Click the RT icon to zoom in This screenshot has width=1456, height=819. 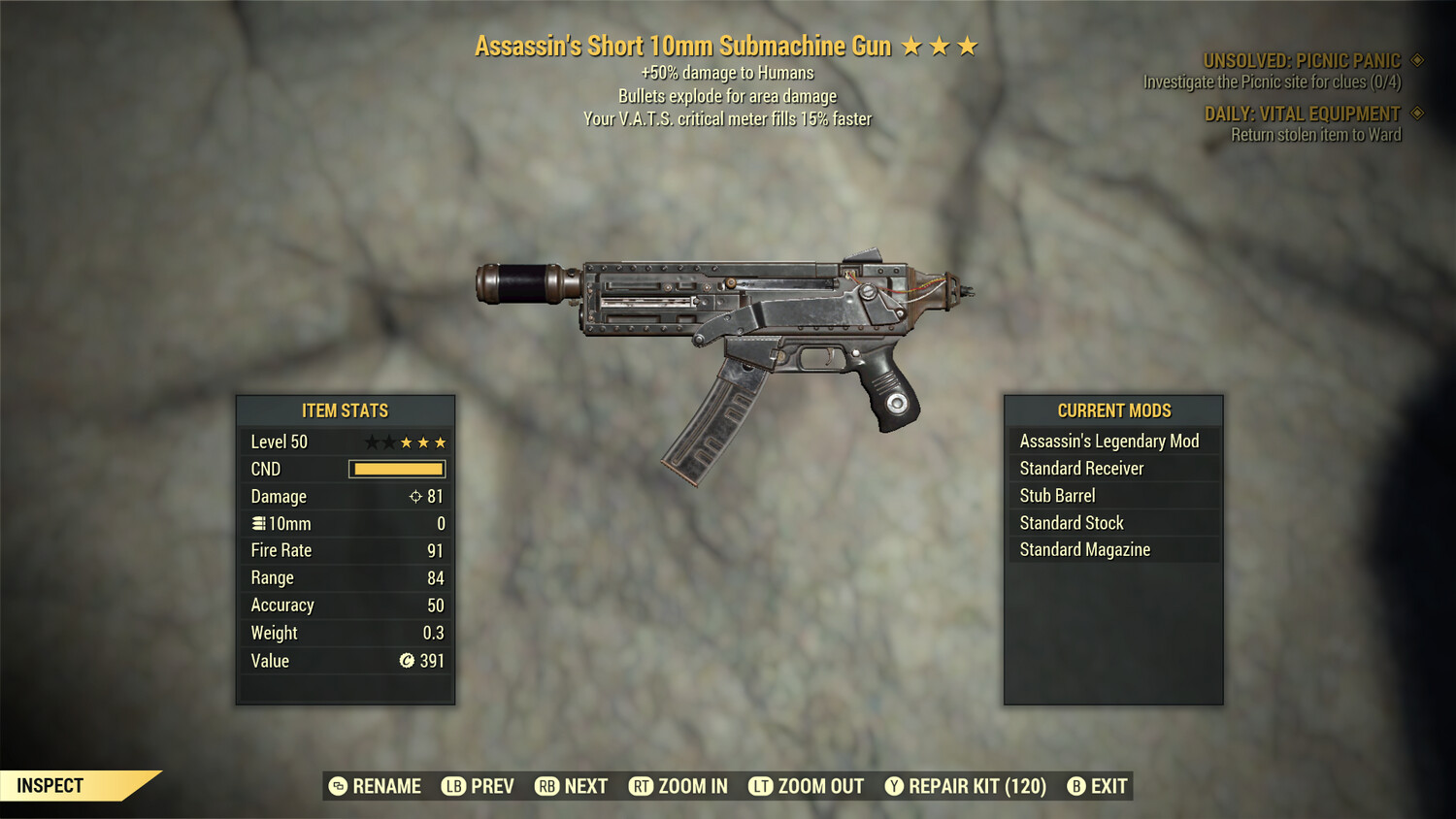[x=641, y=786]
